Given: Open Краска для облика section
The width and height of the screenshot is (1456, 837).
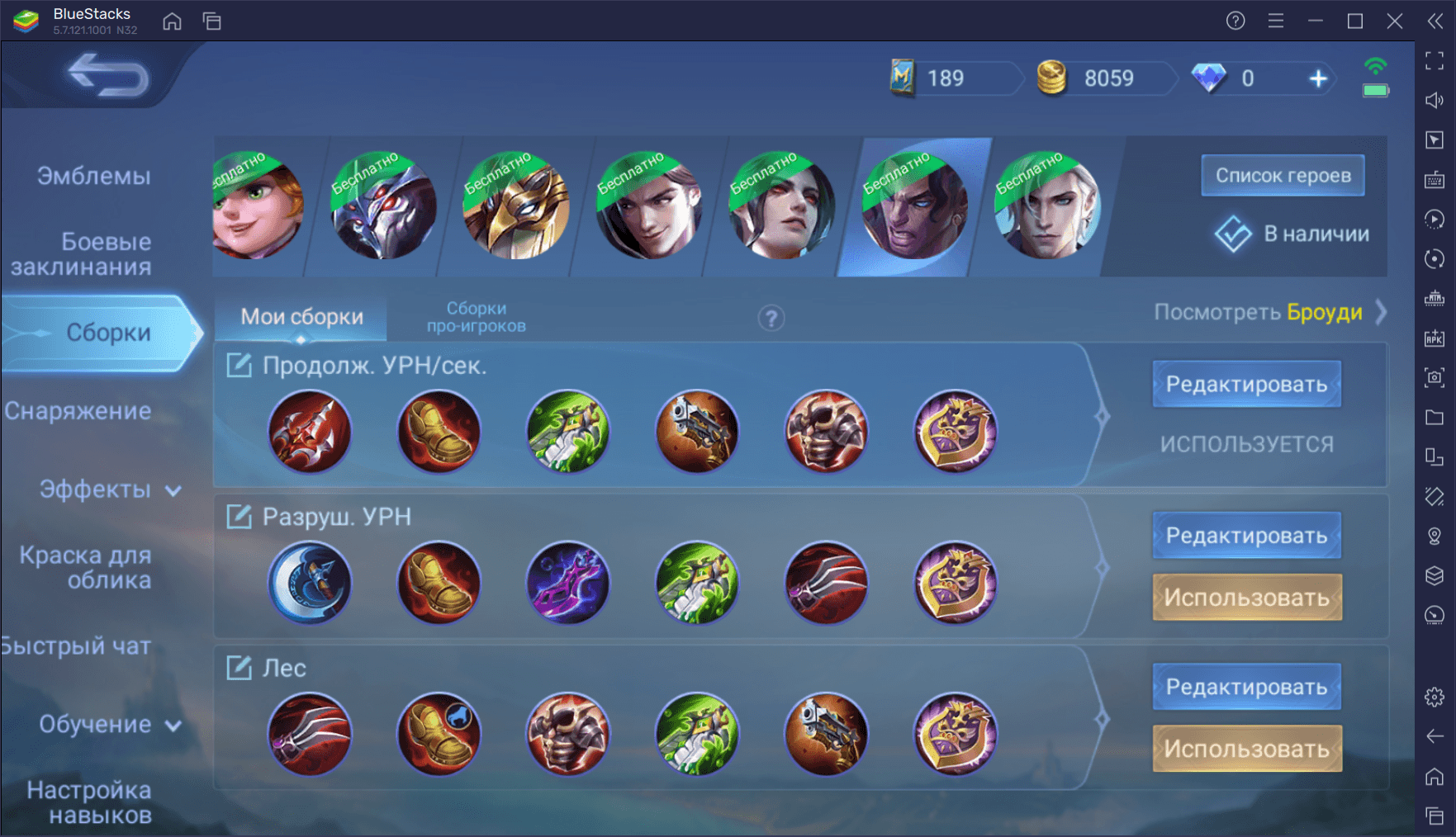Looking at the screenshot, I should pyautogui.click(x=87, y=567).
